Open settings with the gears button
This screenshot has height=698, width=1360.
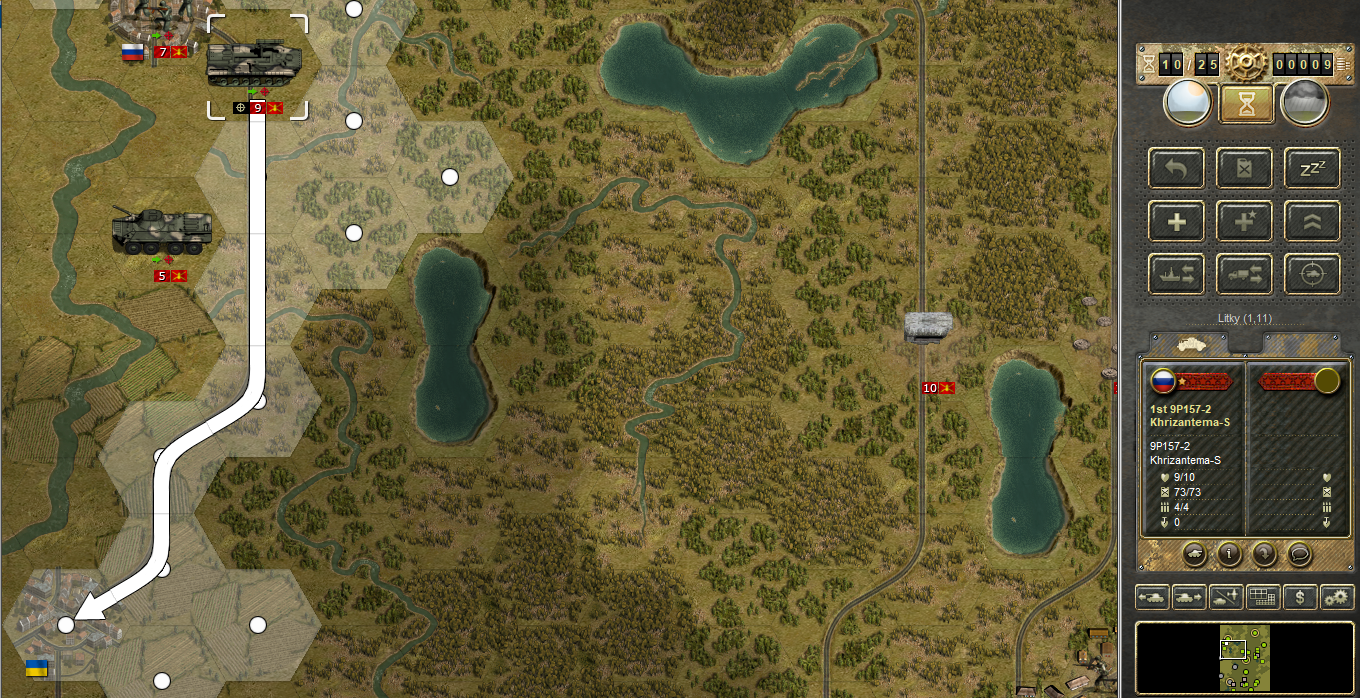1337,597
